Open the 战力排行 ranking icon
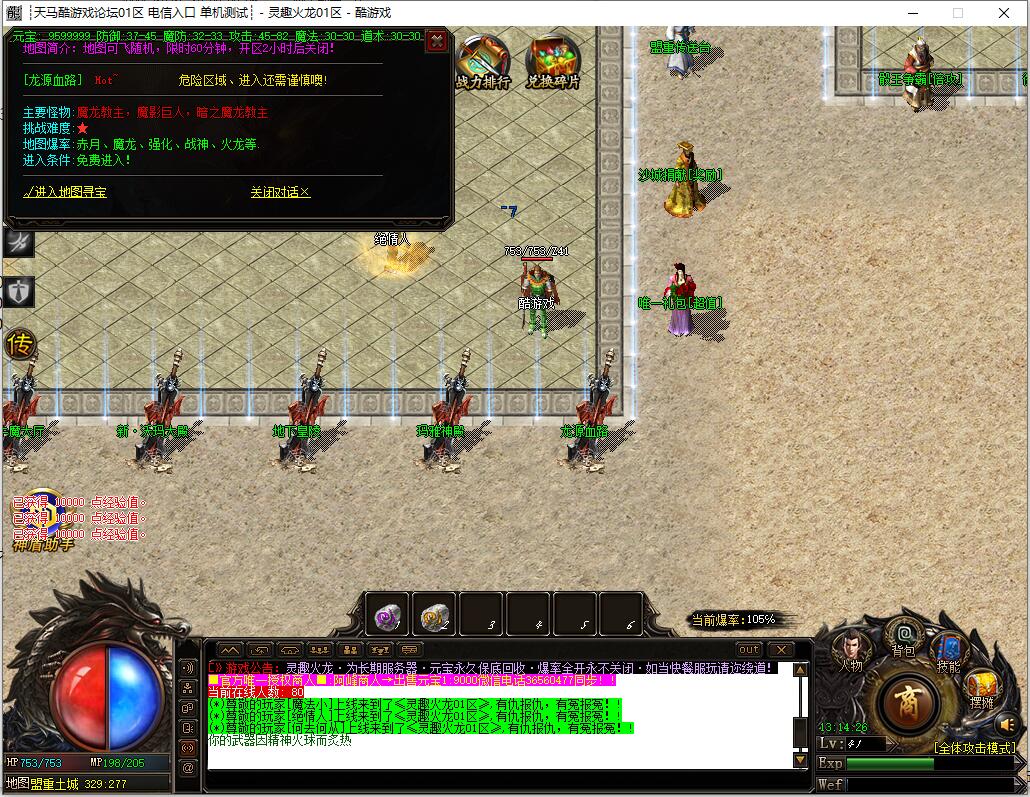The width and height of the screenshot is (1030, 797). 483,62
